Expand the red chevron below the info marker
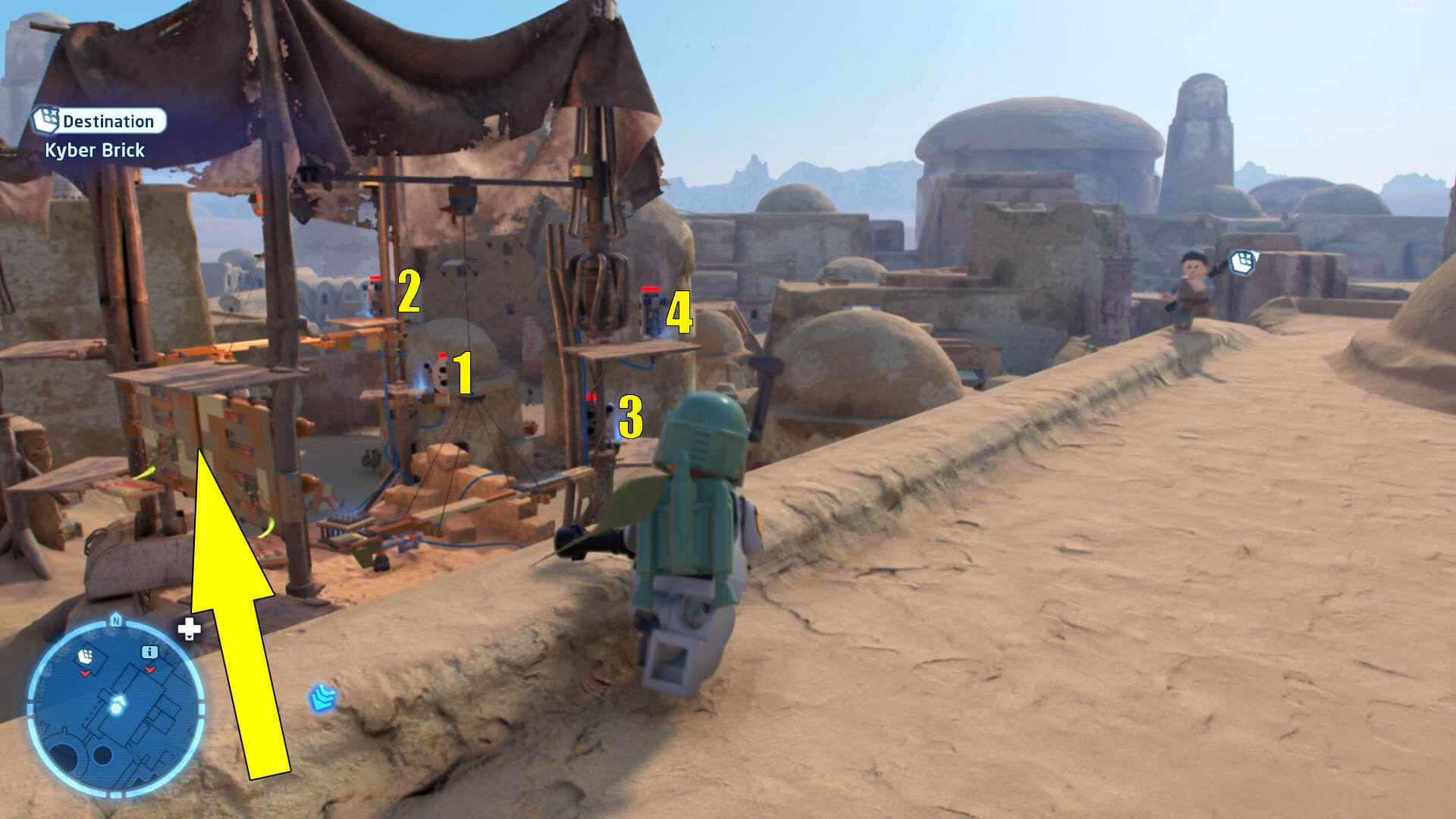This screenshot has width=1456, height=819. tap(149, 670)
